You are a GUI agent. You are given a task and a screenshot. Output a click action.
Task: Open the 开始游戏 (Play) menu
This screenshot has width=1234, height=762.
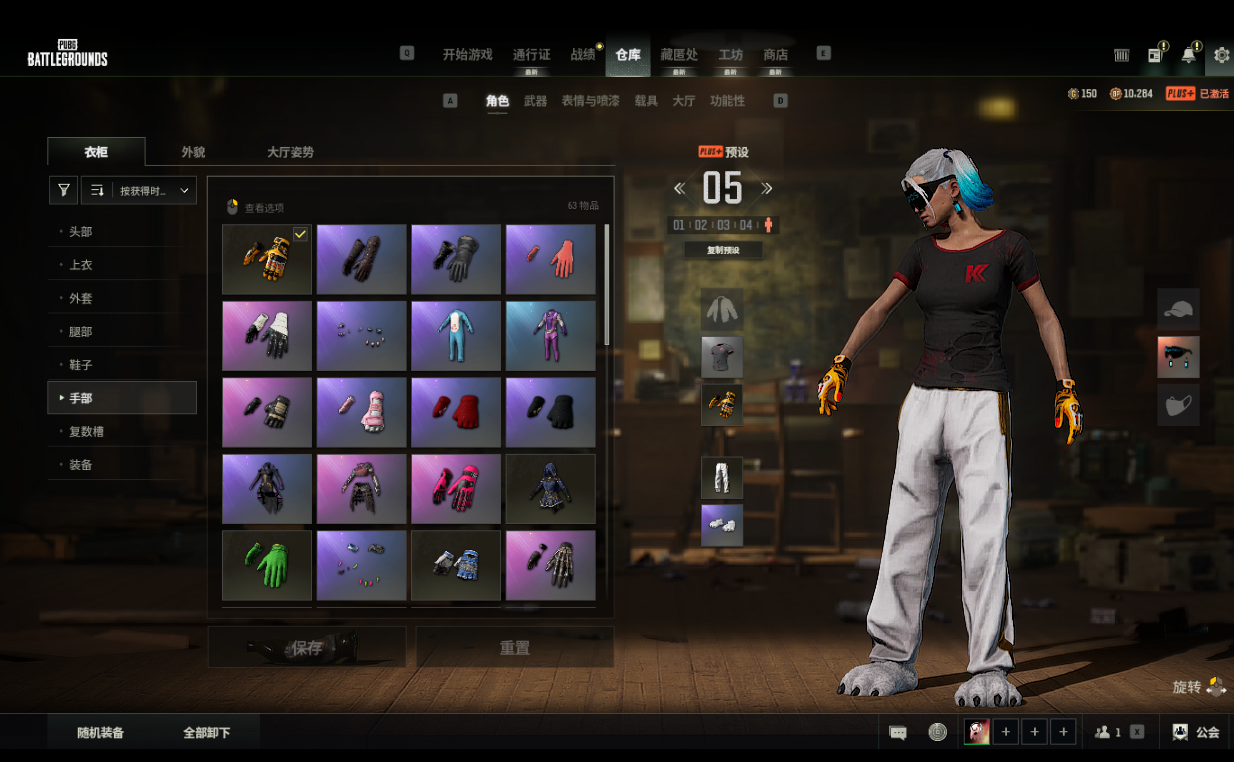(467, 54)
